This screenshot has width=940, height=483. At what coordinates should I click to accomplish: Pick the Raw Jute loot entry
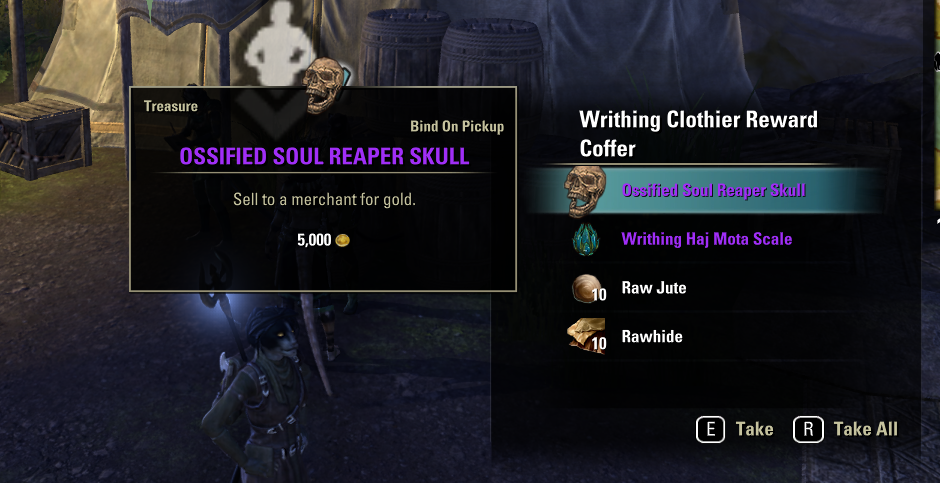(654, 288)
